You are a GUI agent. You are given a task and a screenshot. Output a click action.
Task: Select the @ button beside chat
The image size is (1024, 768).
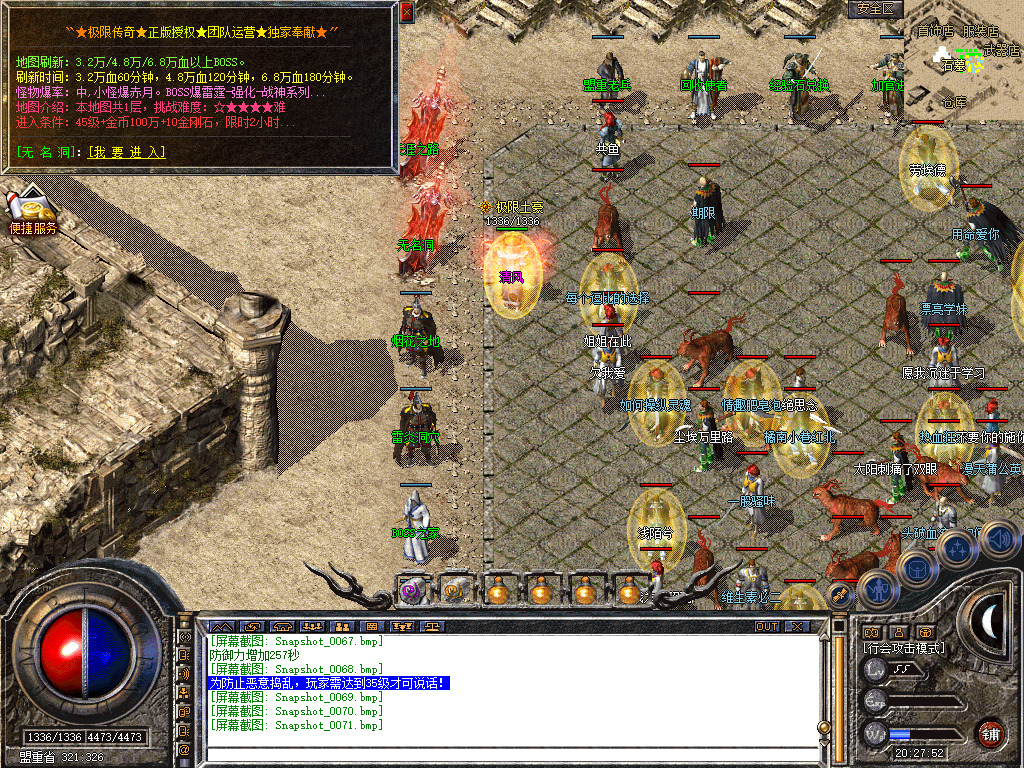coord(185,749)
